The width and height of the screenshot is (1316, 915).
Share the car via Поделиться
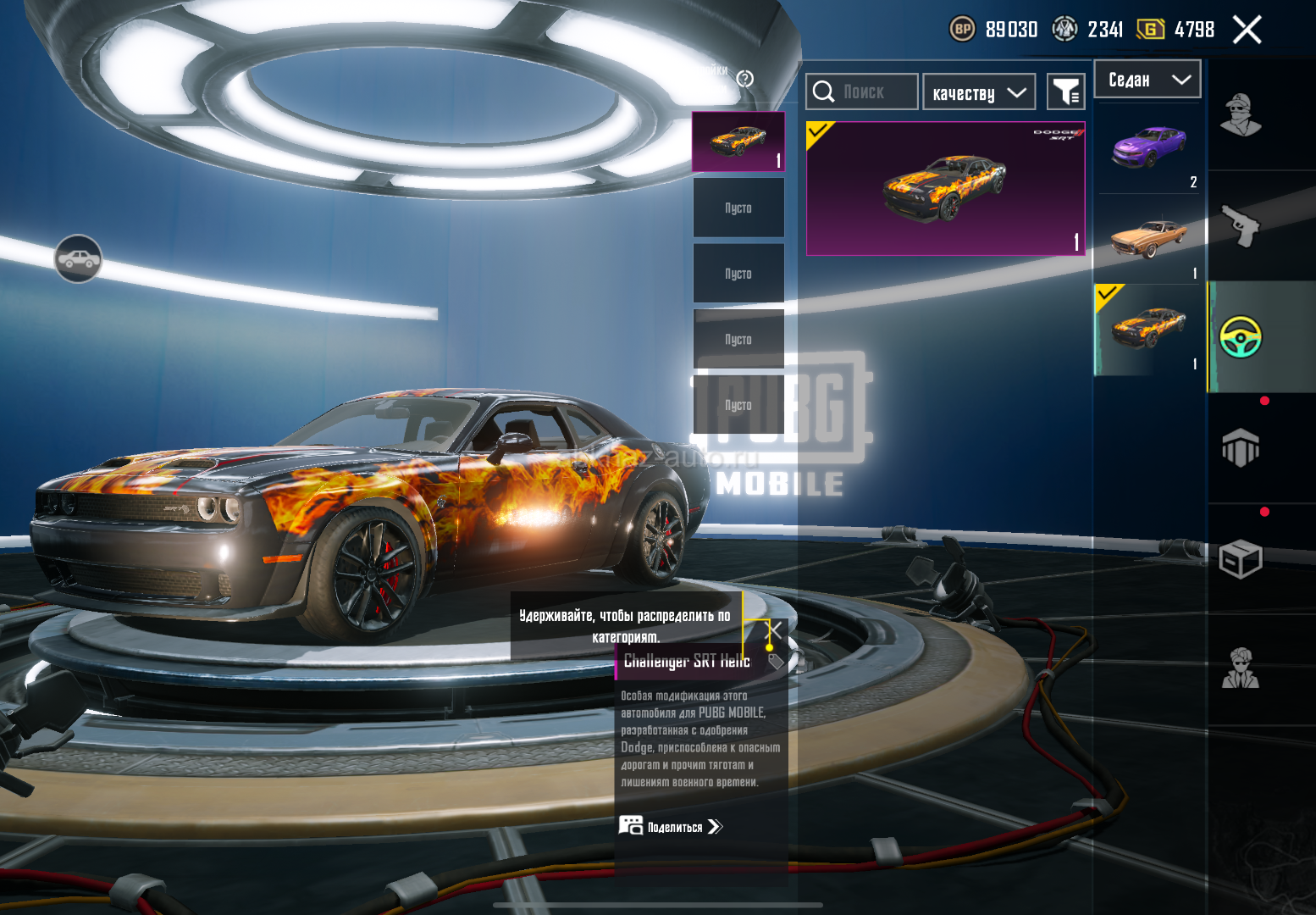[671, 827]
